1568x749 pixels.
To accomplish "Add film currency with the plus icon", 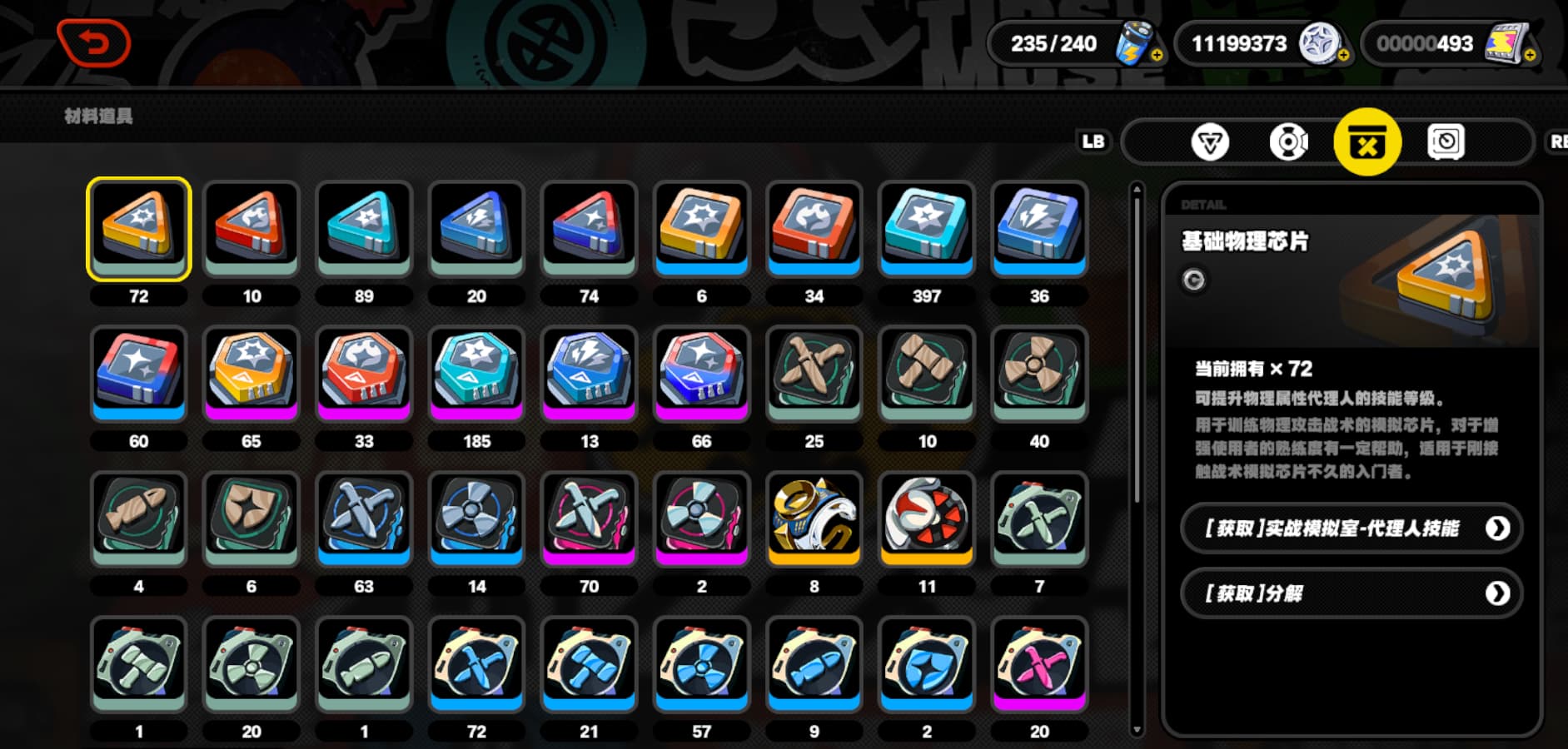I will point(1530,56).
